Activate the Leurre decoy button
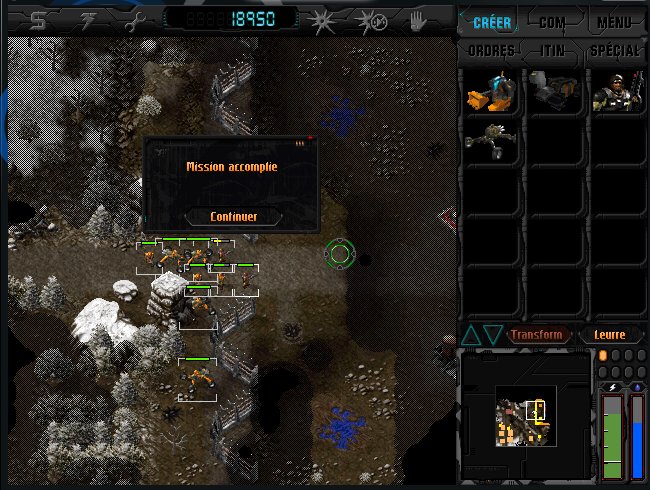650x490 pixels. point(609,335)
